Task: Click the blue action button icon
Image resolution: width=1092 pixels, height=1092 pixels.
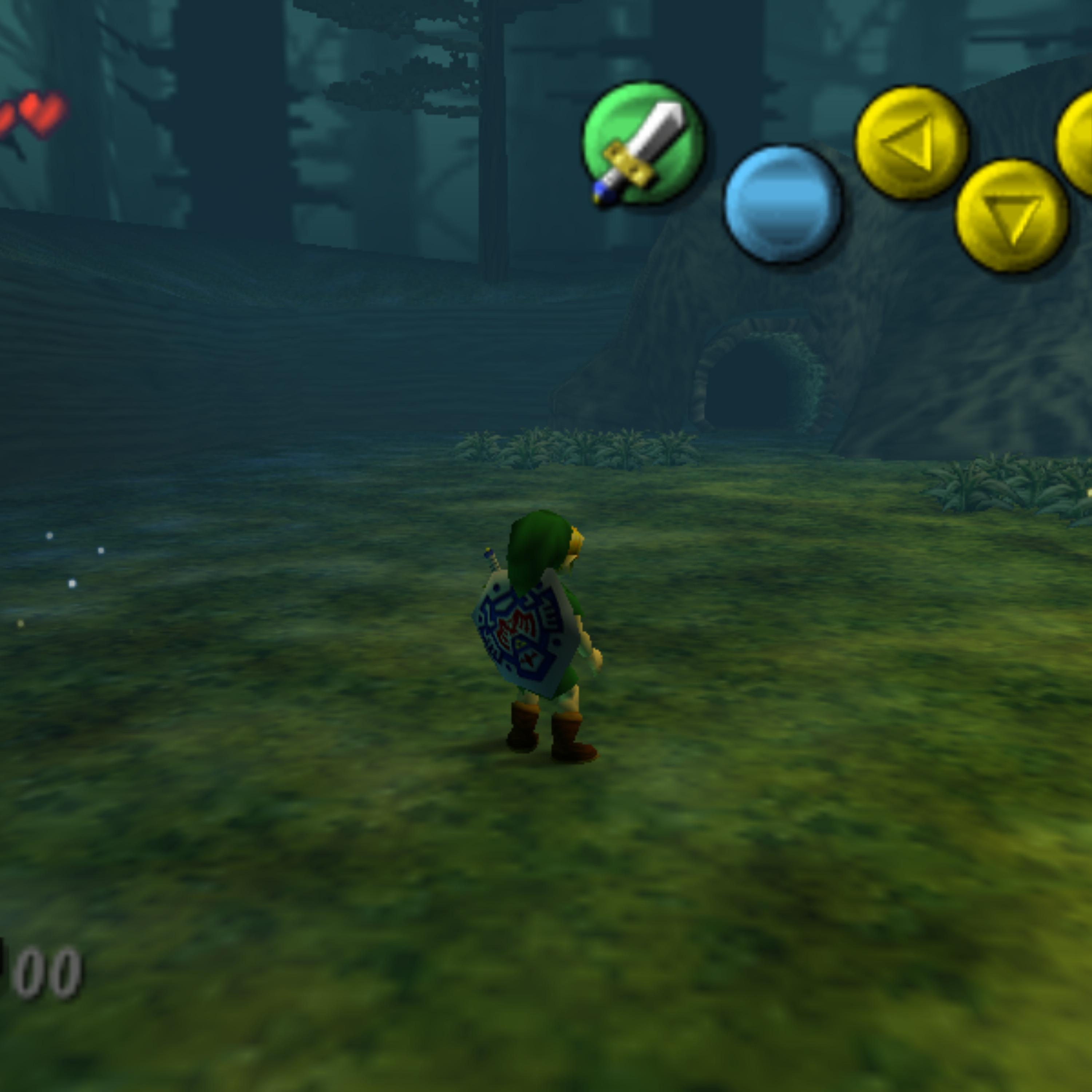Action: (x=783, y=204)
